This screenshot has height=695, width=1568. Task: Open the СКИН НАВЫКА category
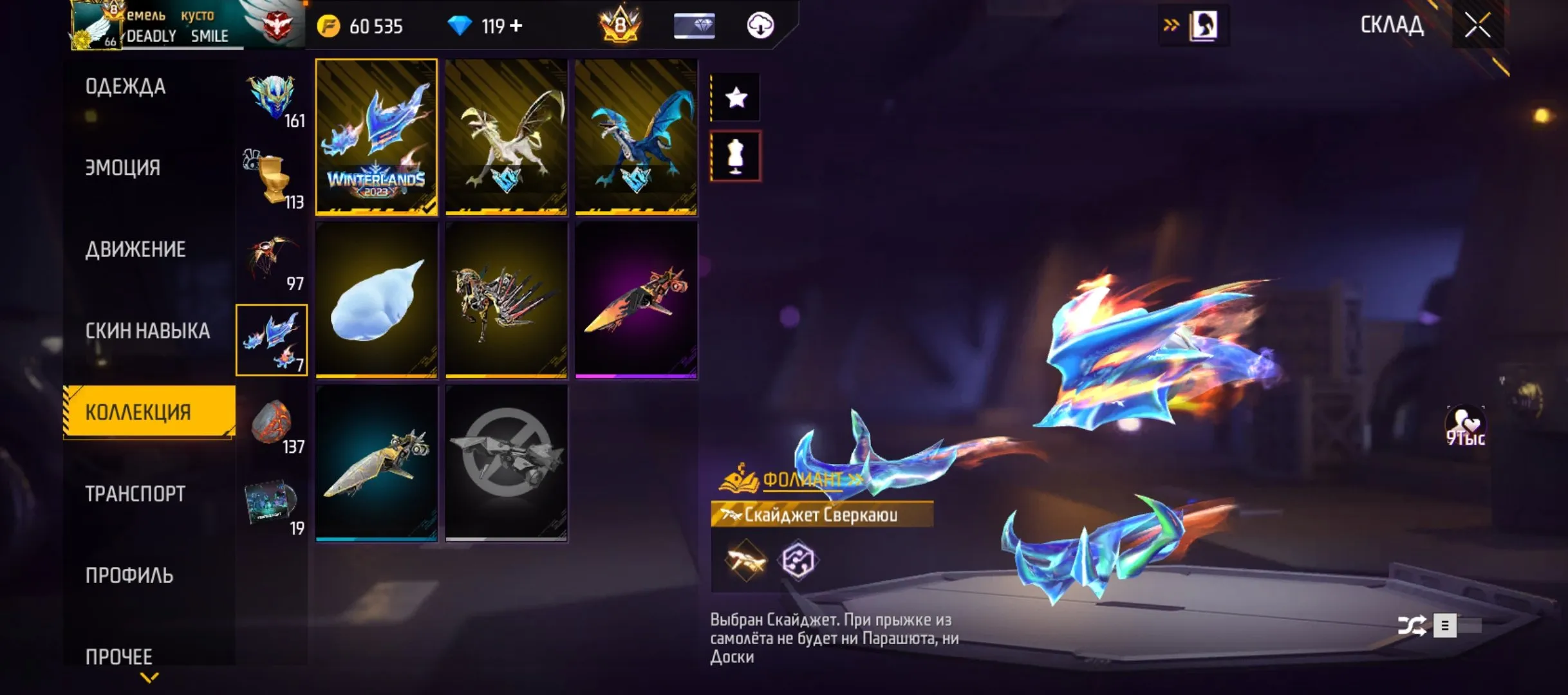click(147, 331)
